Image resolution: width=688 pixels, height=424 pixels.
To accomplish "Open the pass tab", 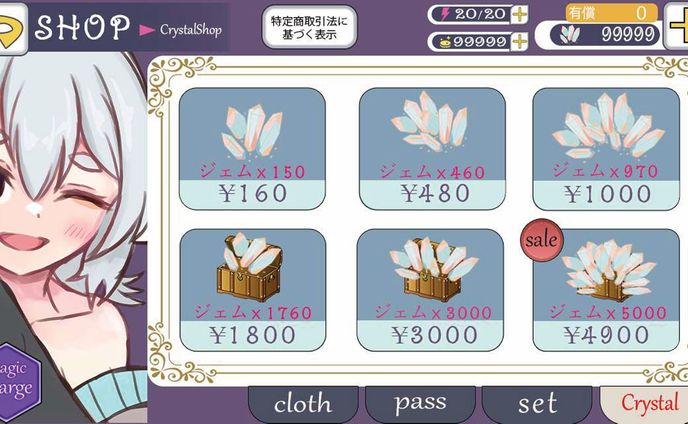I will pos(420,404).
